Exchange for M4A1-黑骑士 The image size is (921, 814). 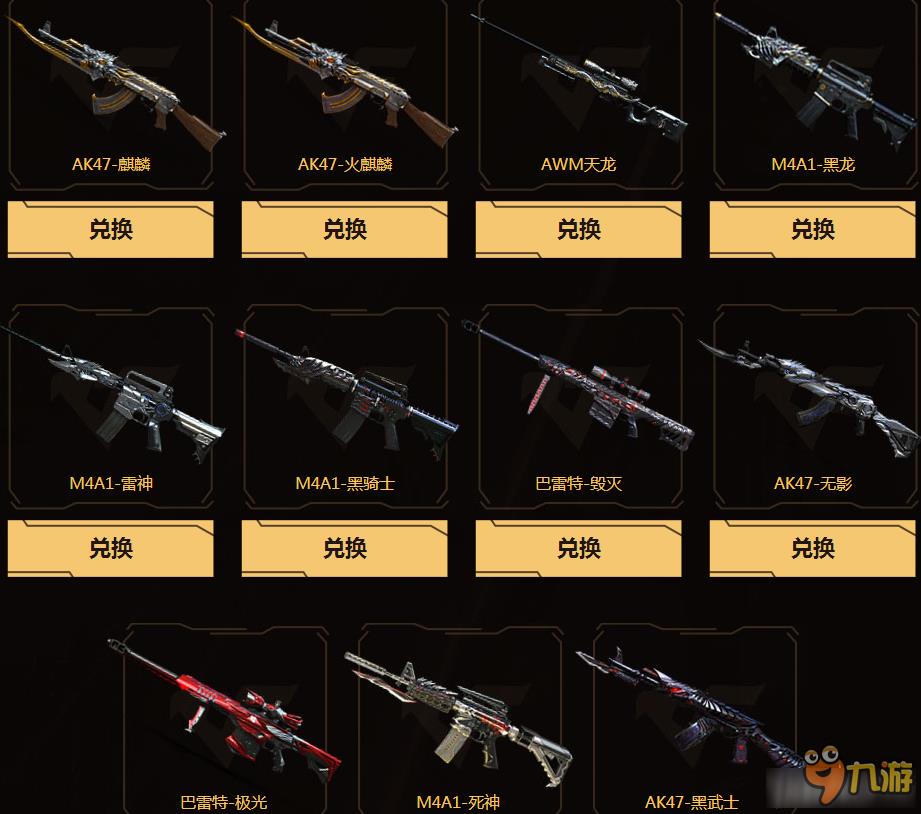[345, 548]
